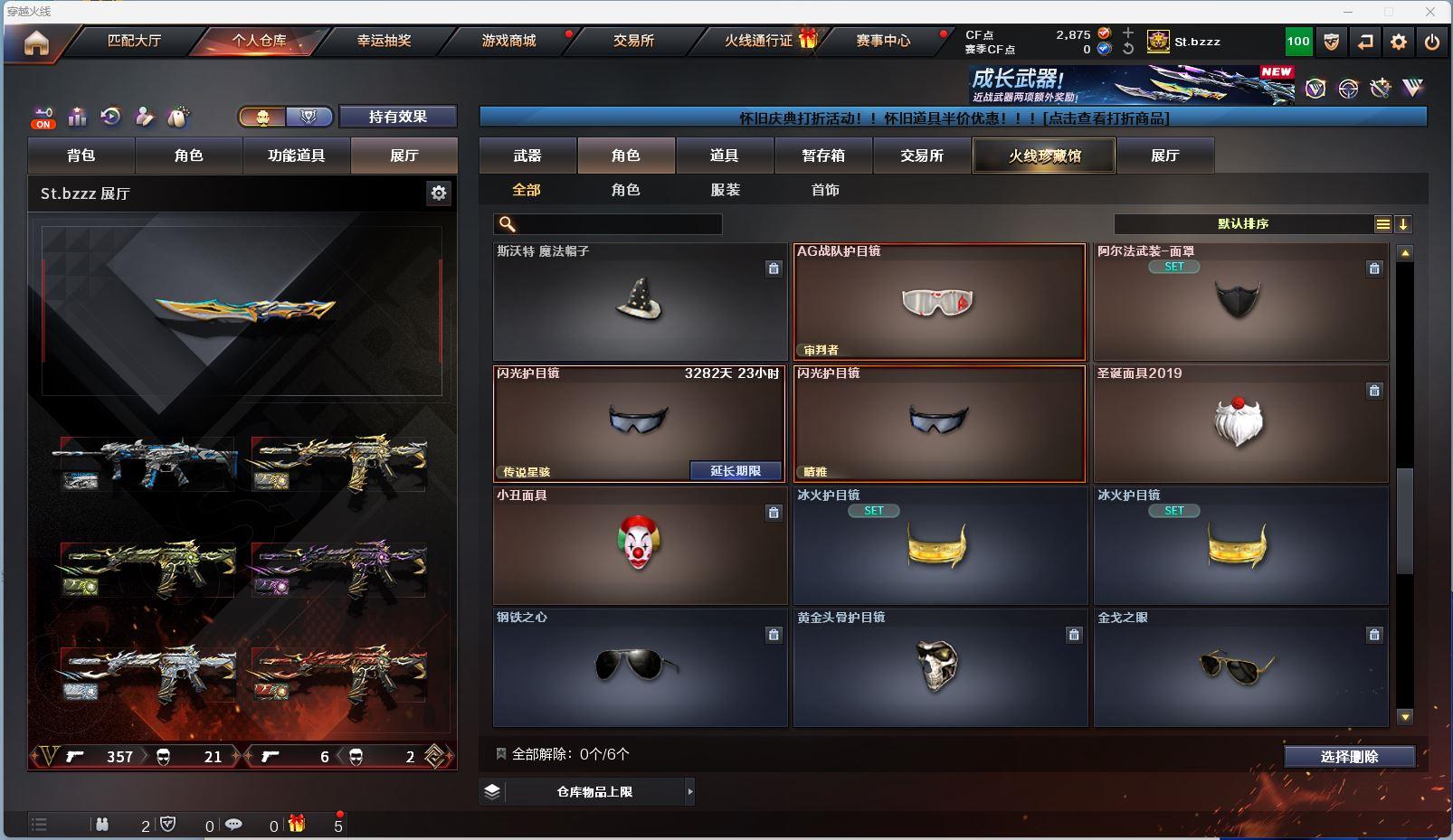Filter by 首饰 accessories category
Image resolution: width=1453 pixels, height=840 pixels.
[x=825, y=190]
